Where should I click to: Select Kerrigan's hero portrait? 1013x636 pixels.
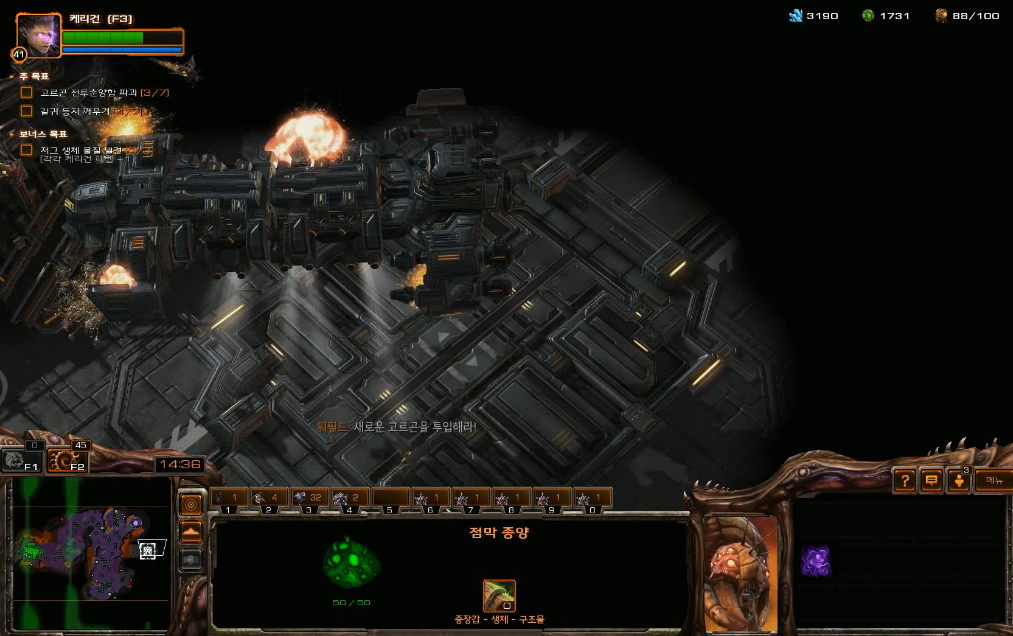38,36
